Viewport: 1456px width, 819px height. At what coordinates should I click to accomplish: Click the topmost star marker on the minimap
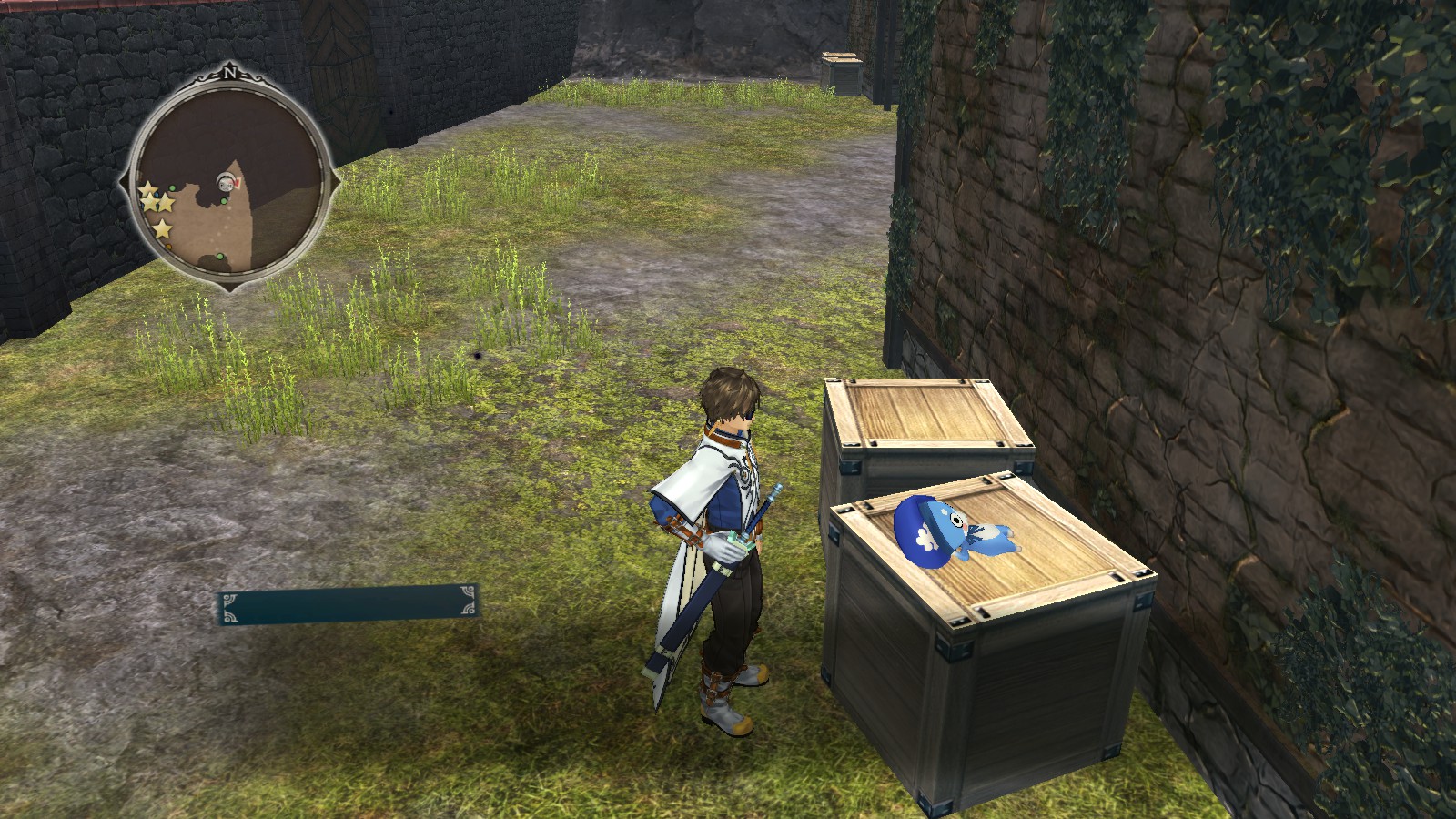[147, 188]
